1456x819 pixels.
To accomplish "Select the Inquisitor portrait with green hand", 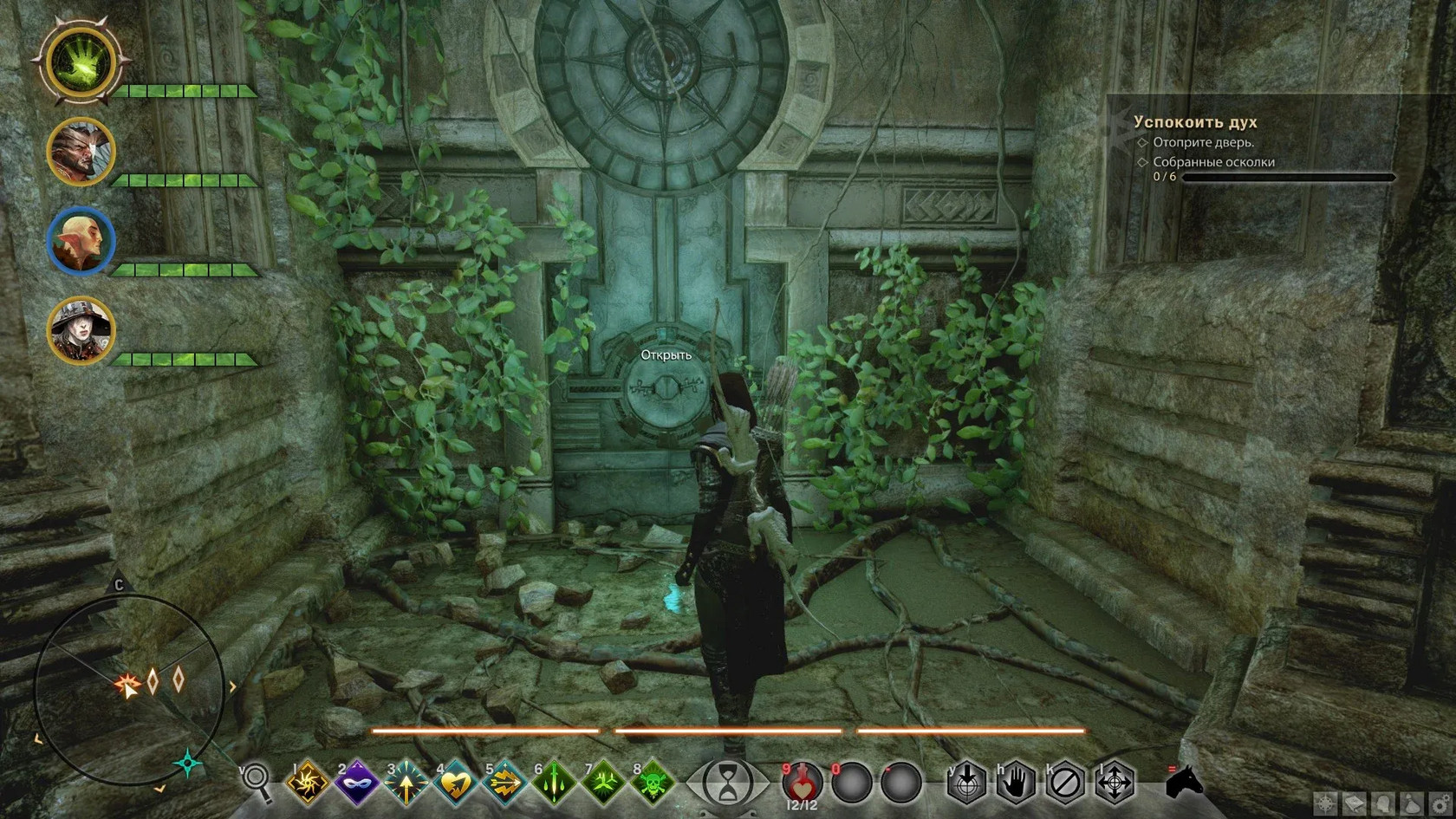I will pyautogui.click(x=81, y=62).
